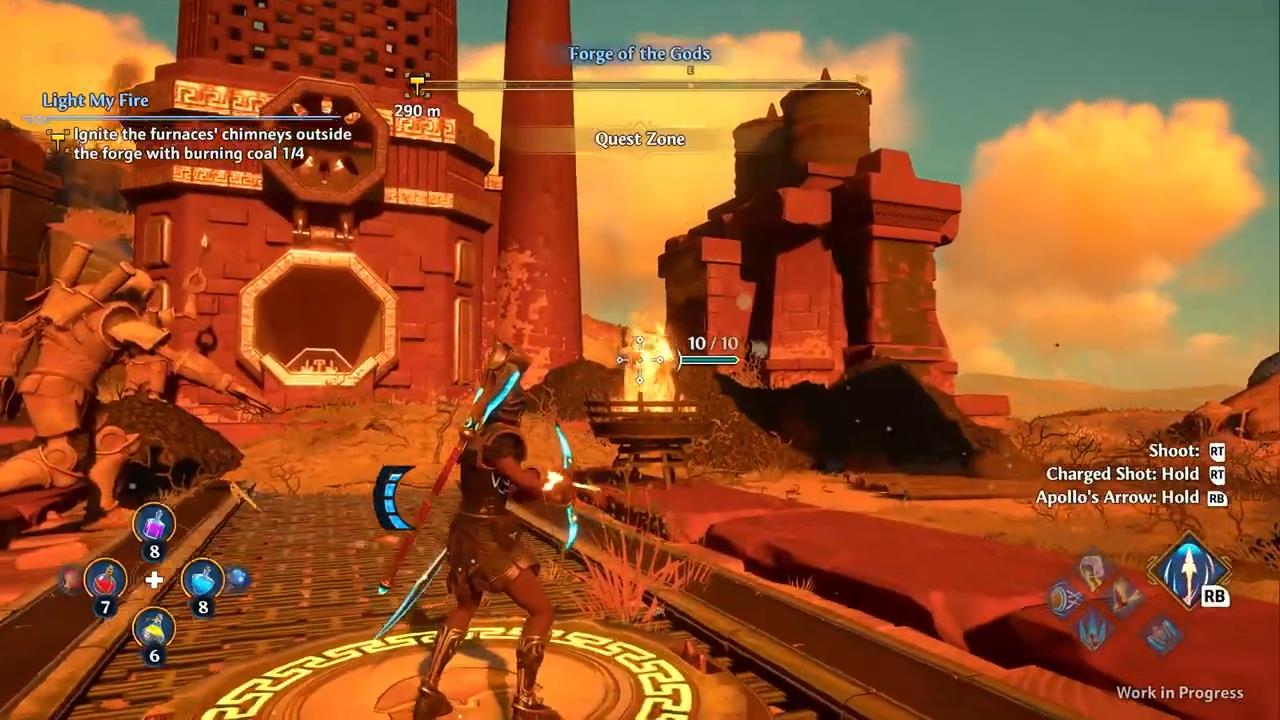Open the Light My Fire quest tracker
Viewport: 1280px width, 720px height.
point(95,100)
